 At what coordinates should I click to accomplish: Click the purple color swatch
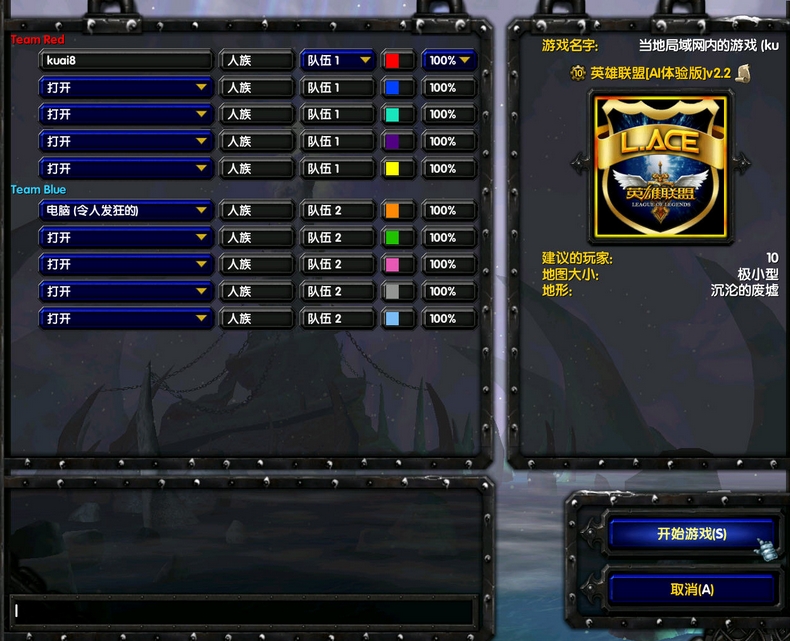[x=392, y=142]
